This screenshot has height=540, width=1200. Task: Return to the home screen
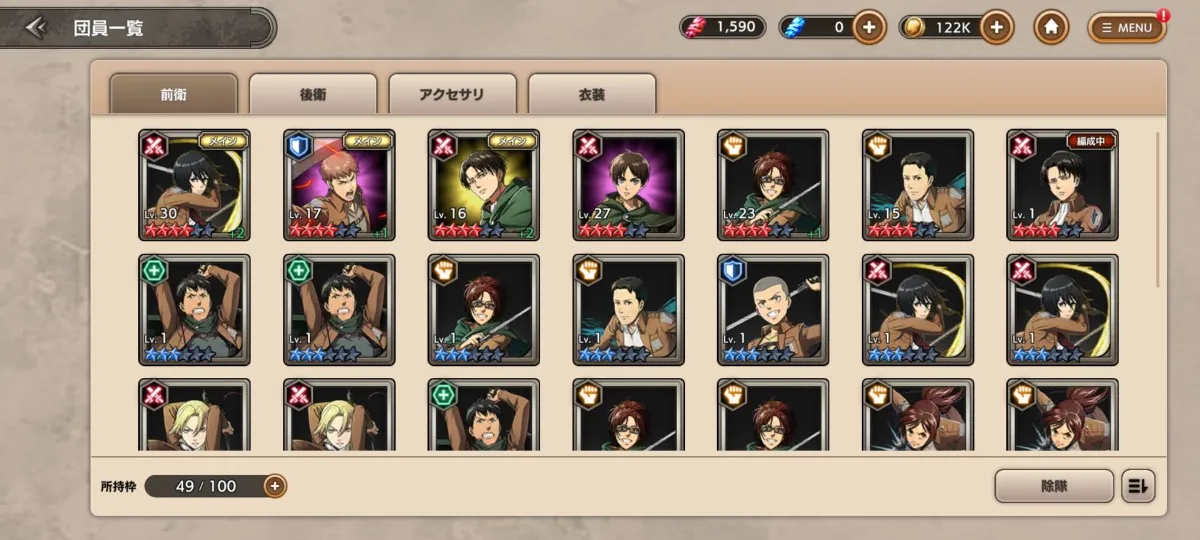point(1050,28)
